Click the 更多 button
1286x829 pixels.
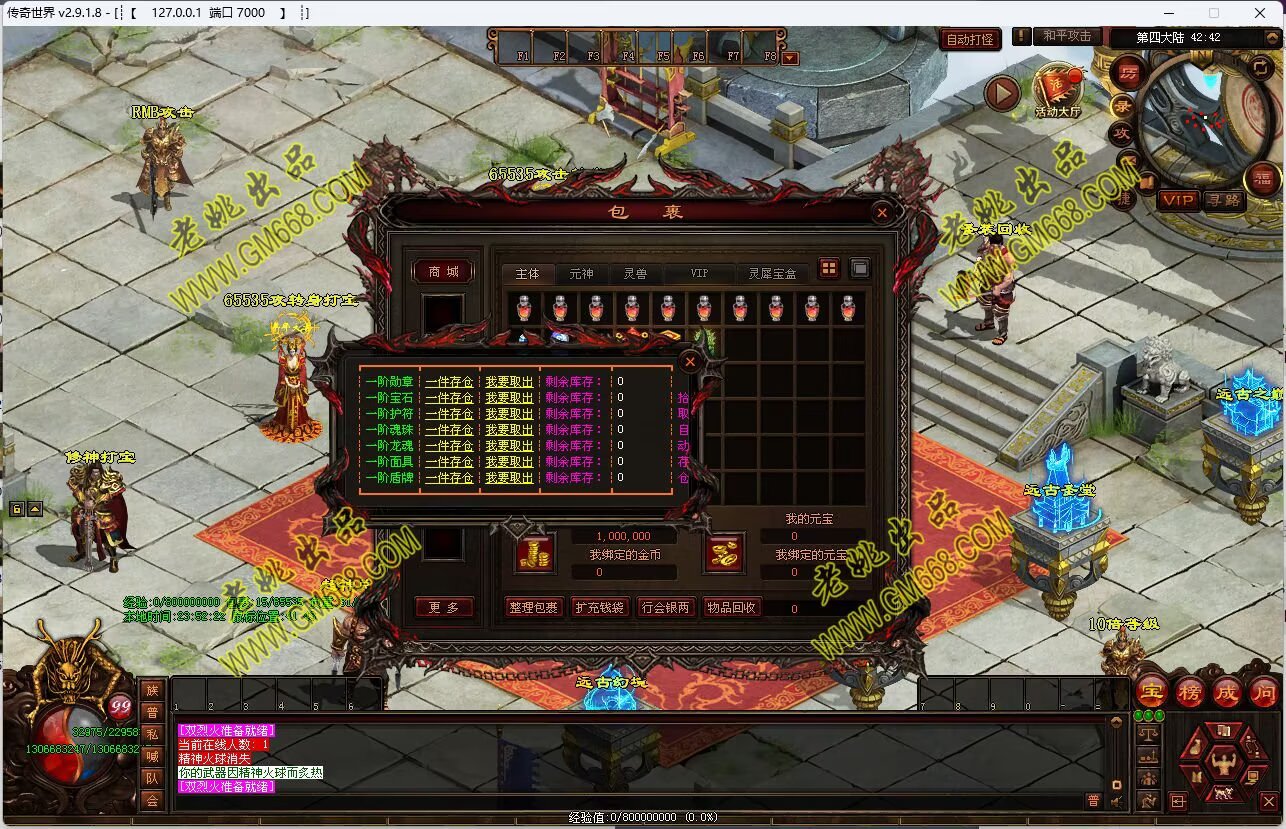pyautogui.click(x=443, y=607)
